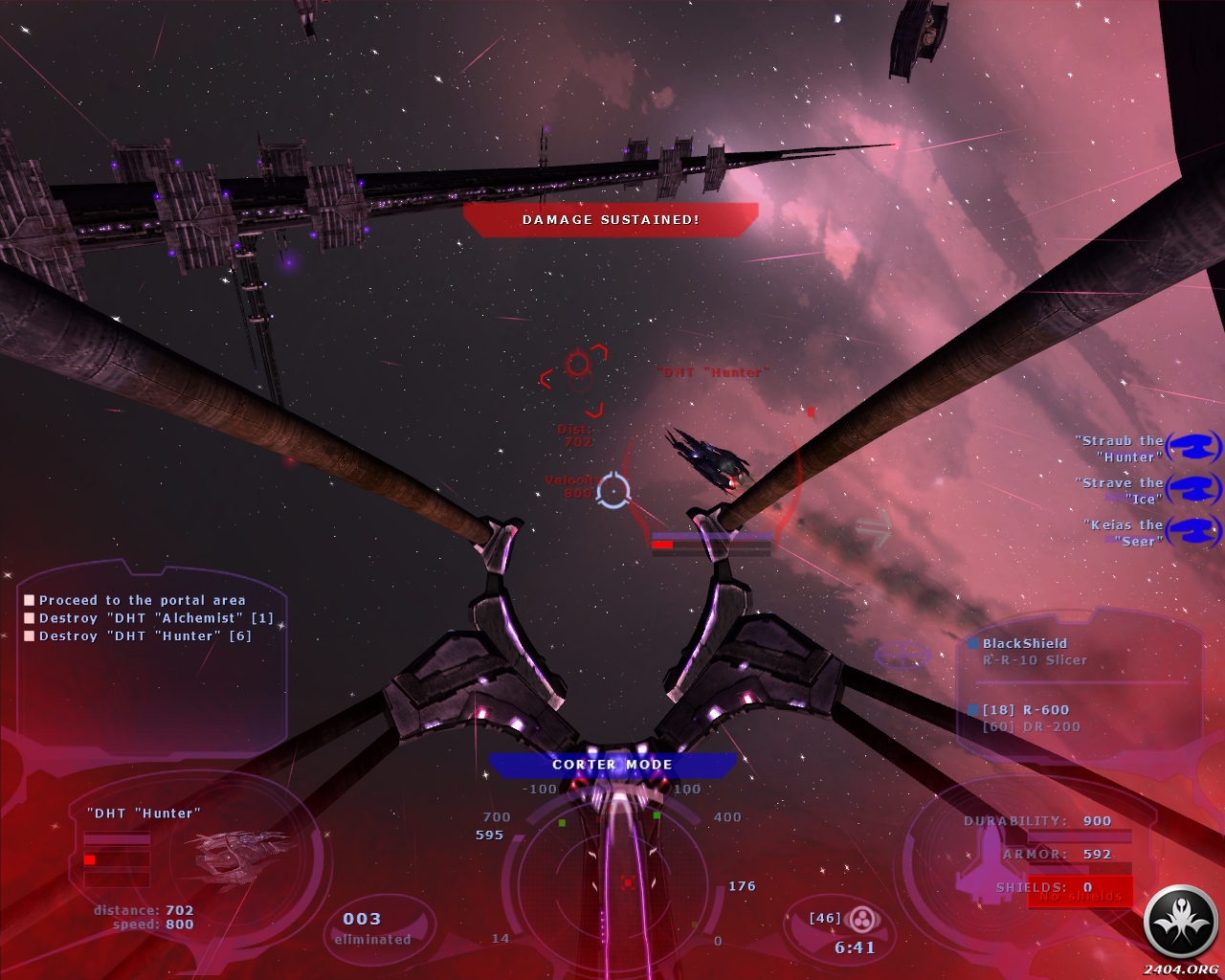
Task: Open the 2404.org watermark logo
Action: click(1181, 925)
